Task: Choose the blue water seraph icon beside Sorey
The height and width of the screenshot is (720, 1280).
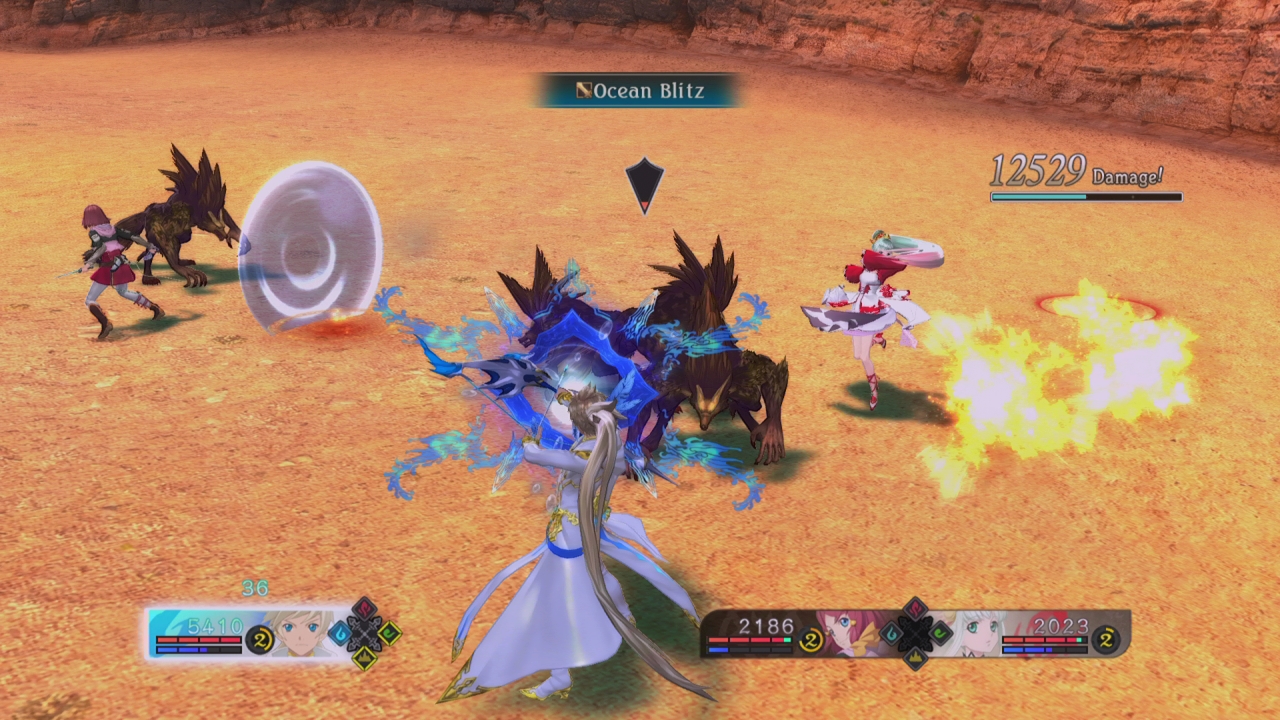Action: tap(340, 633)
